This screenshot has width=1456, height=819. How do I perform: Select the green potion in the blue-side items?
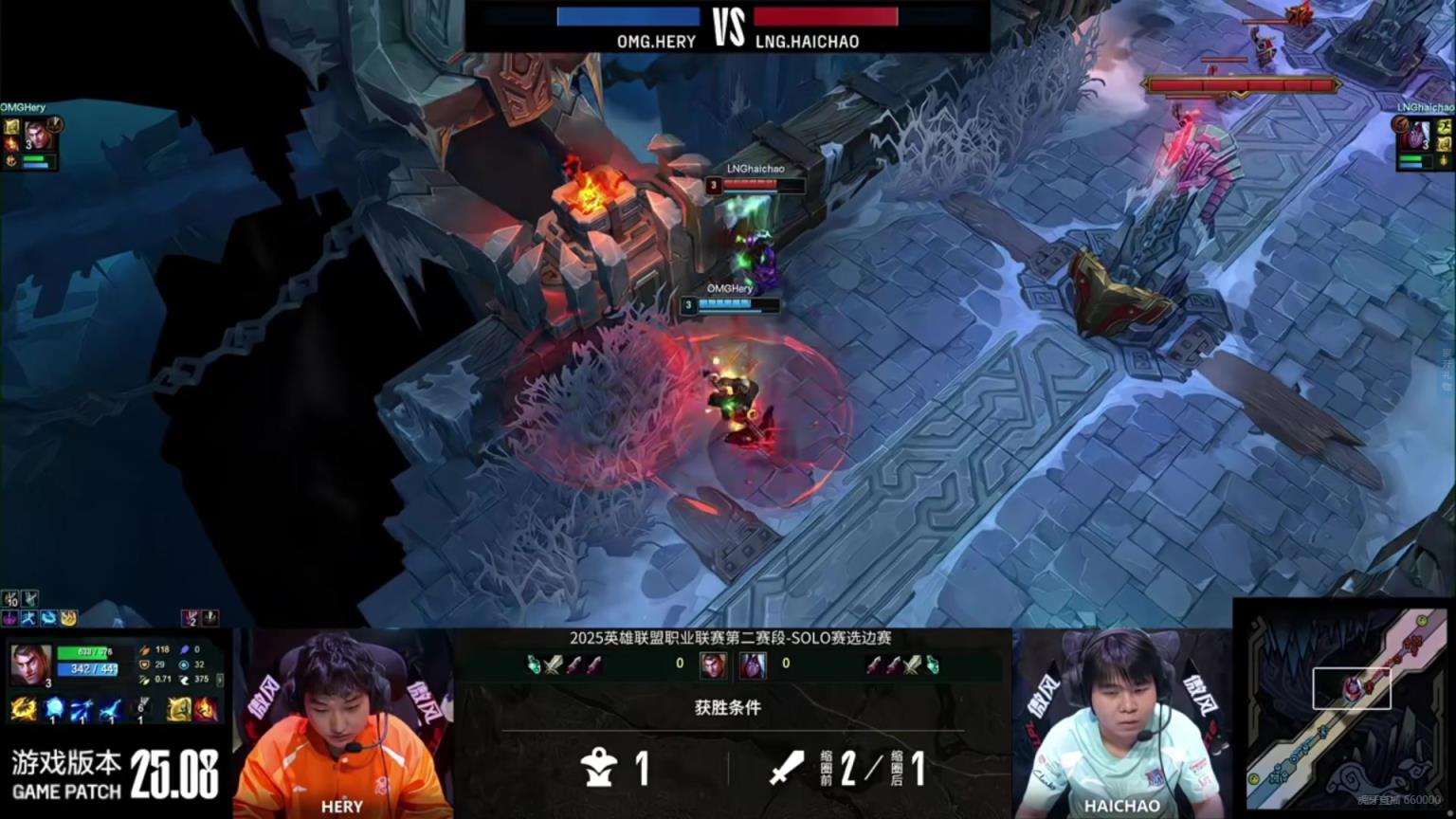534,664
